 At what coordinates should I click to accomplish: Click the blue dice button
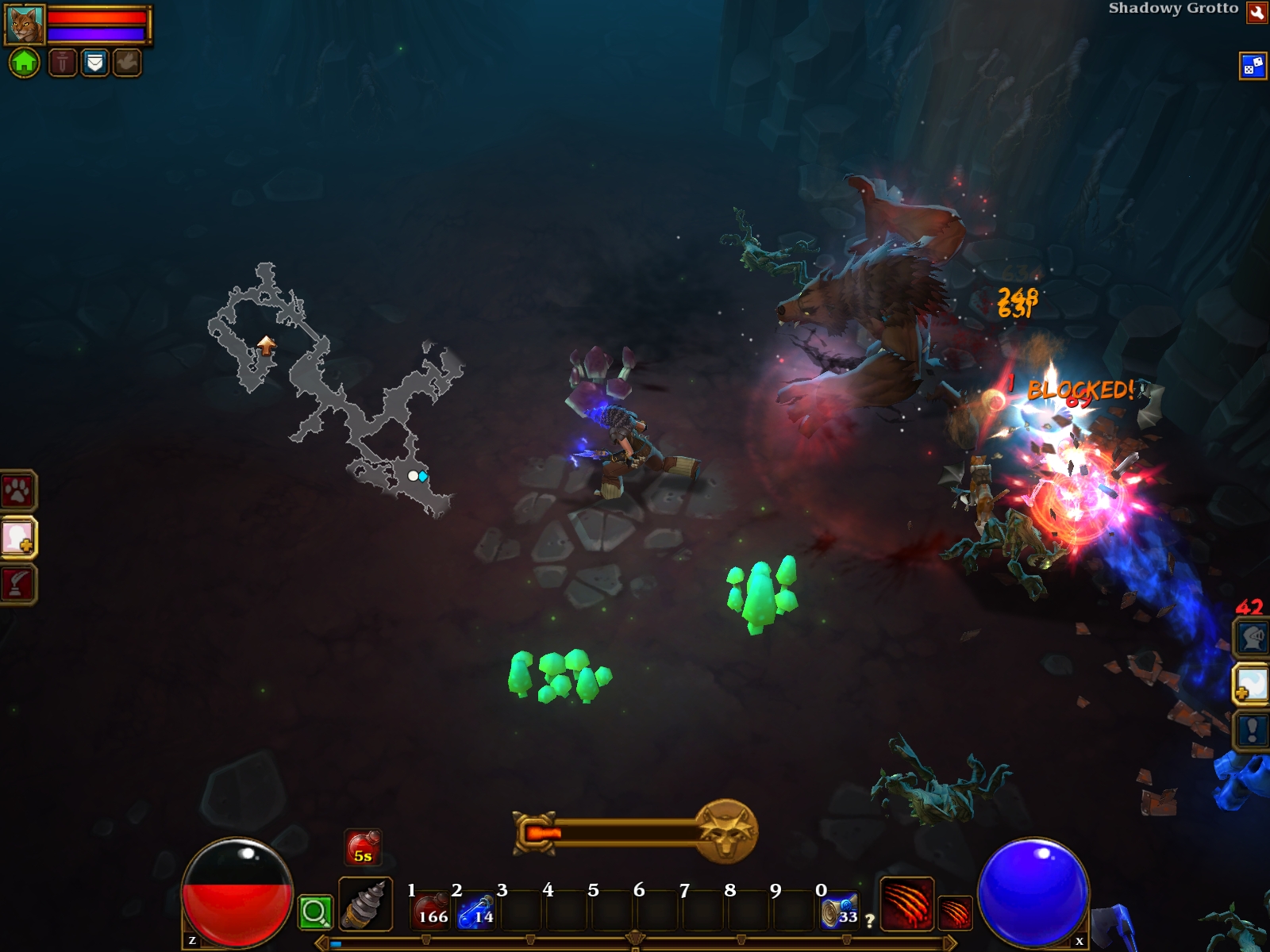point(1253,66)
